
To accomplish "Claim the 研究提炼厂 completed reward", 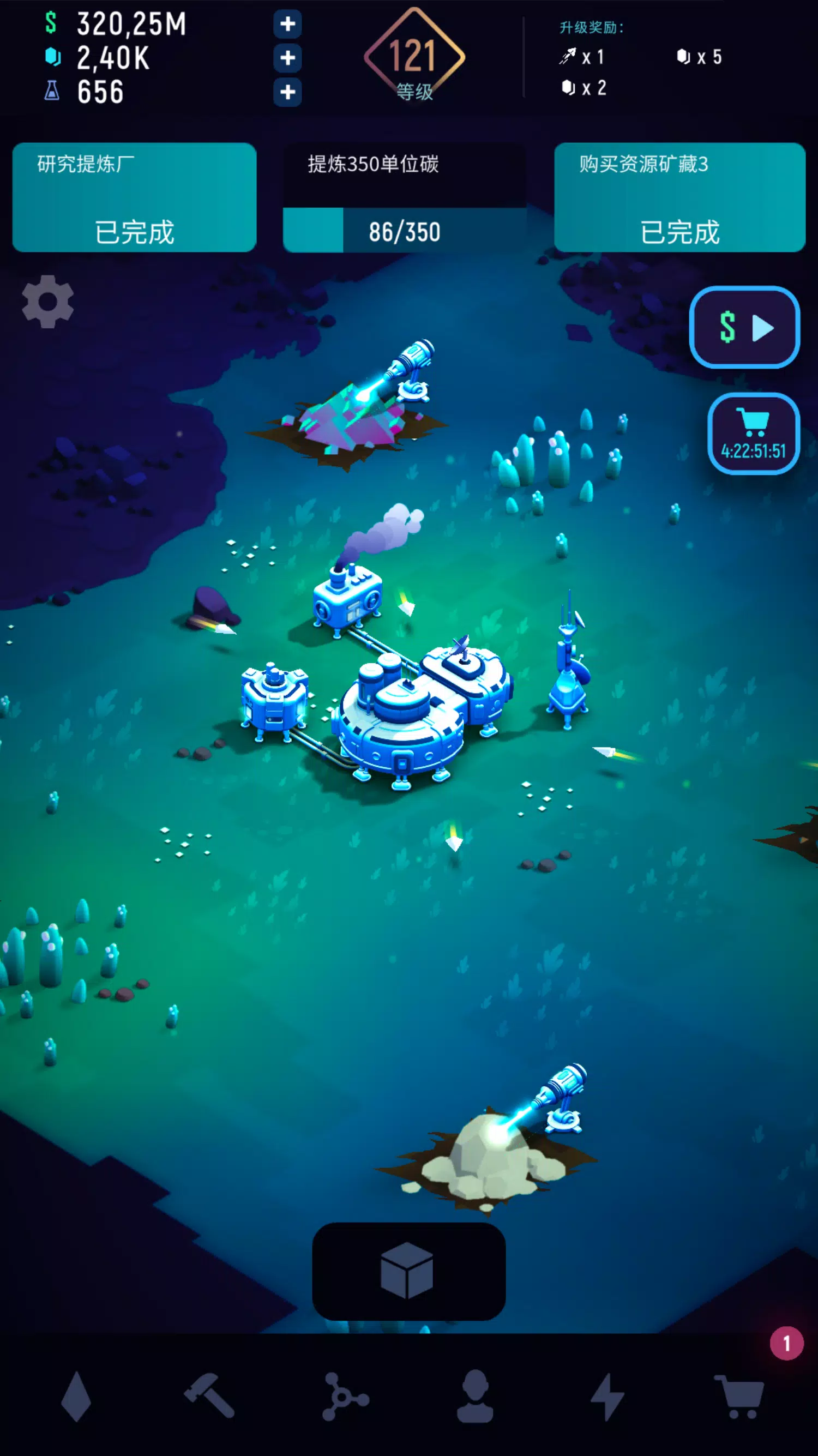I will [x=135, y=198].
